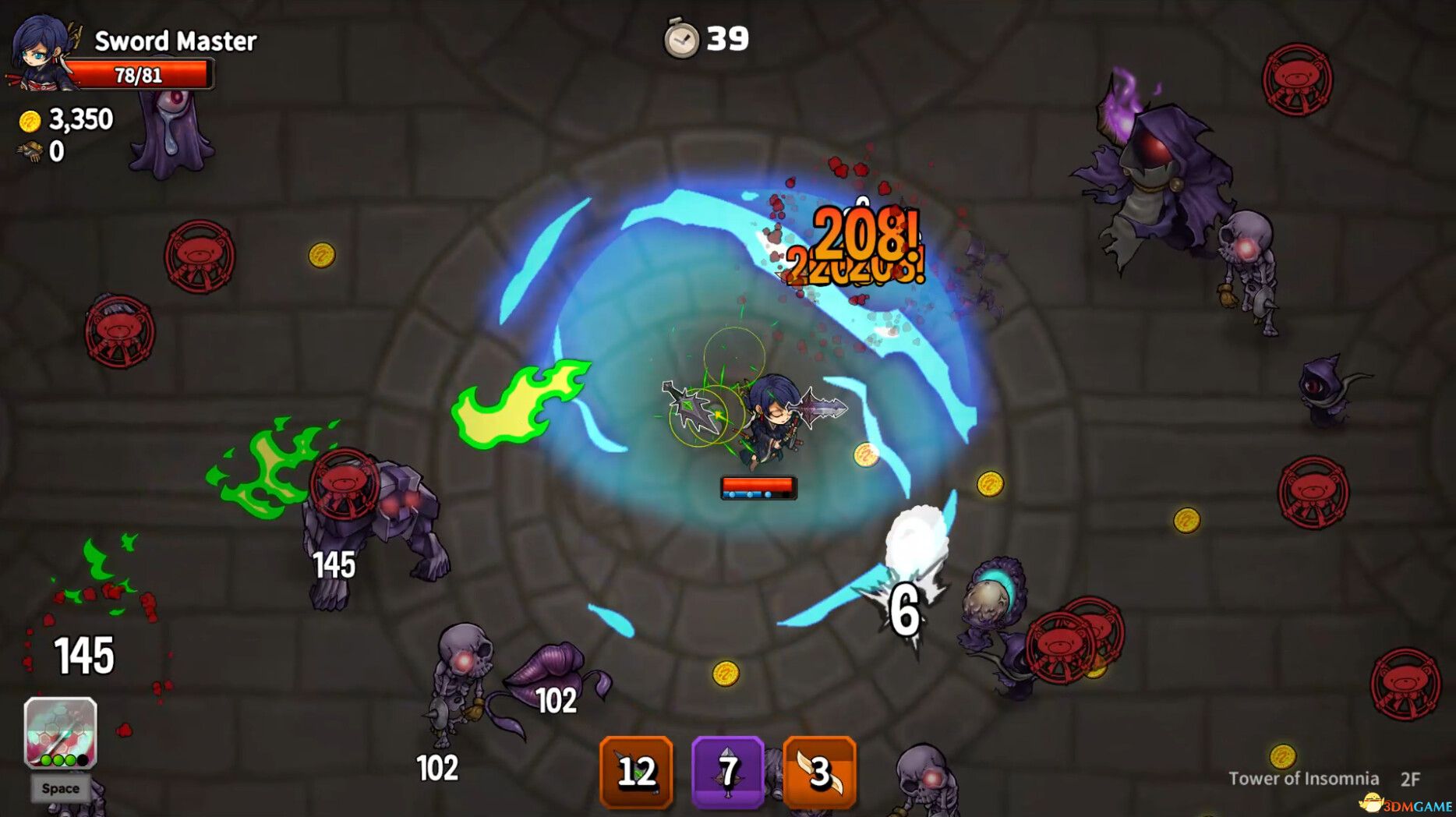Click the Sword Master character portrait
Screen dimensions: 1456x817
click(41, 51)
